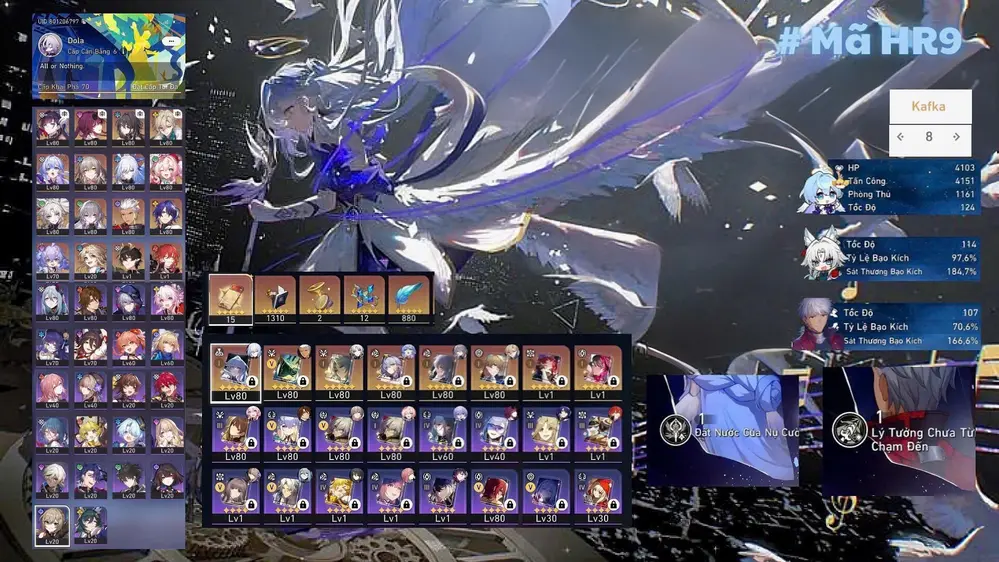Image resolution: width=999 pixels, height=562 pixels.
Task: Choose the golden gramophone item with count 2
Action: (320, 297)
